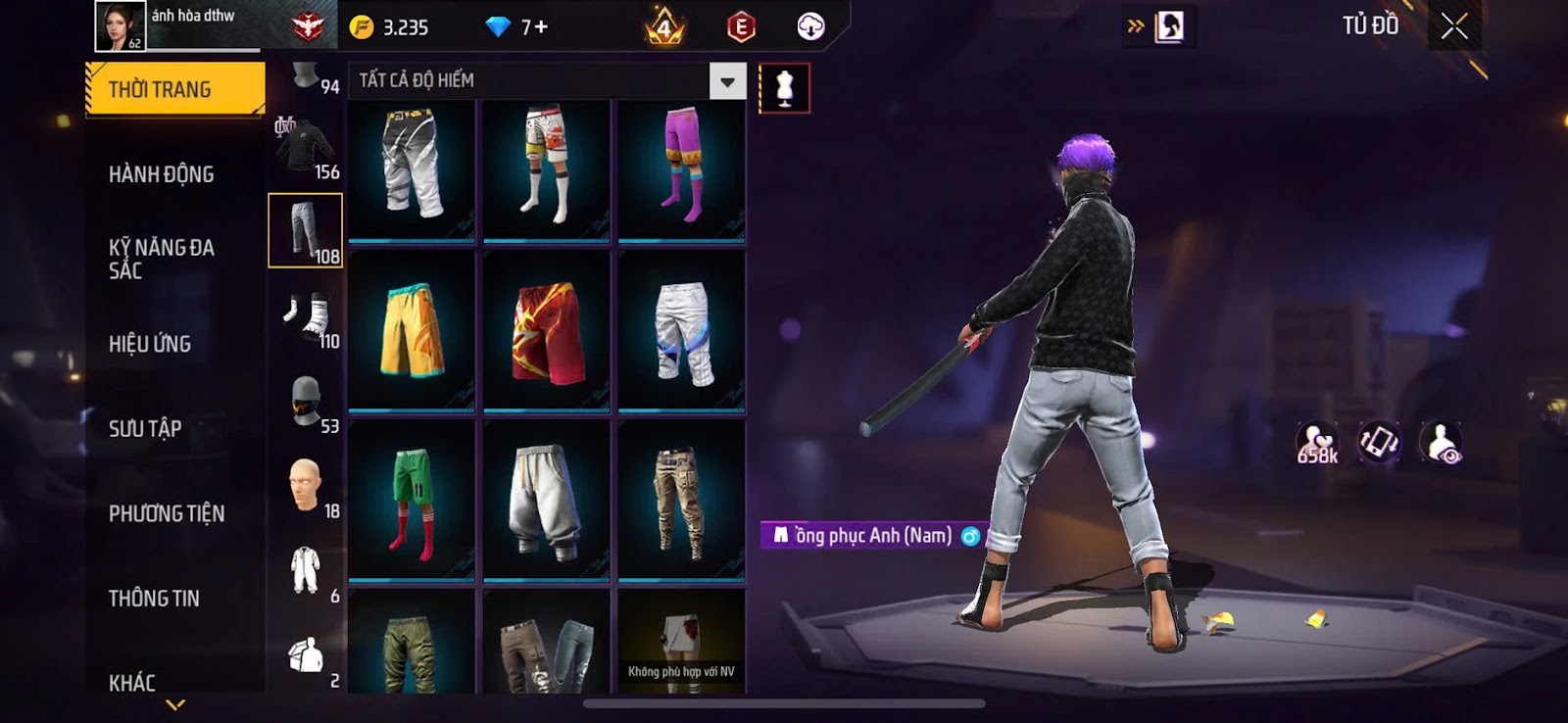Pick the tan cargo pants
This screenshot has width=1568, height=723.
point(681,500)
